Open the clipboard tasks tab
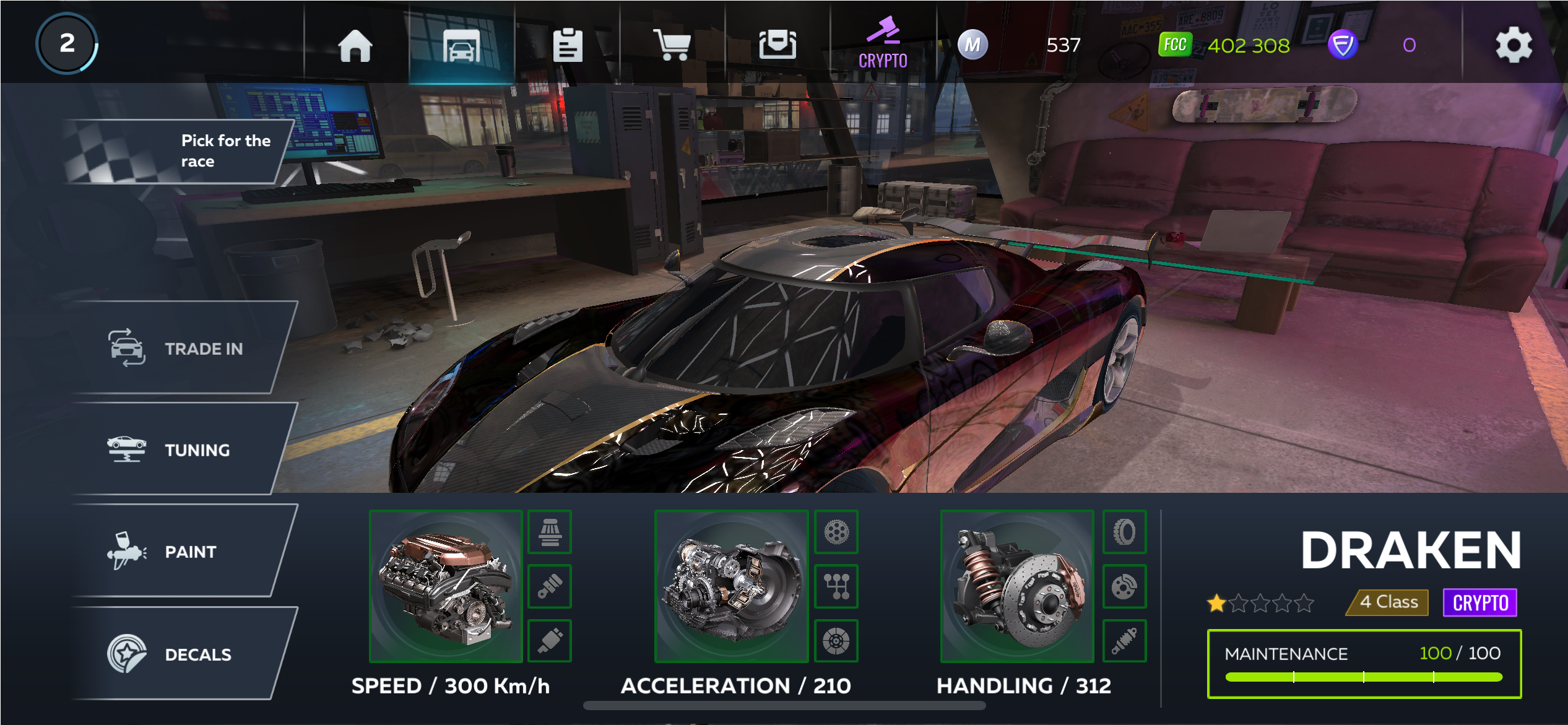 (x=567, y=45)
